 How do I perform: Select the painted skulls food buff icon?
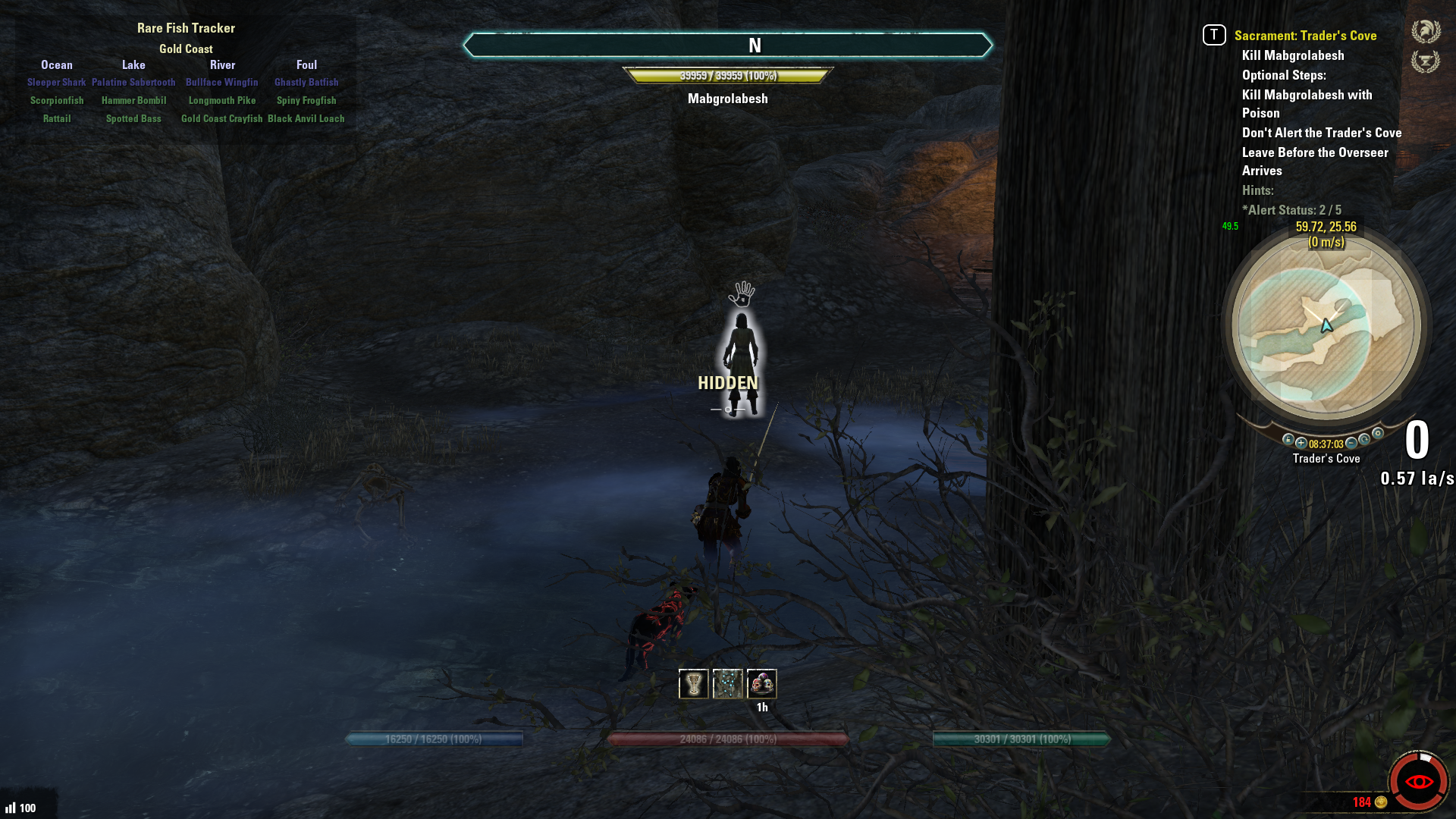coord(762,684)
